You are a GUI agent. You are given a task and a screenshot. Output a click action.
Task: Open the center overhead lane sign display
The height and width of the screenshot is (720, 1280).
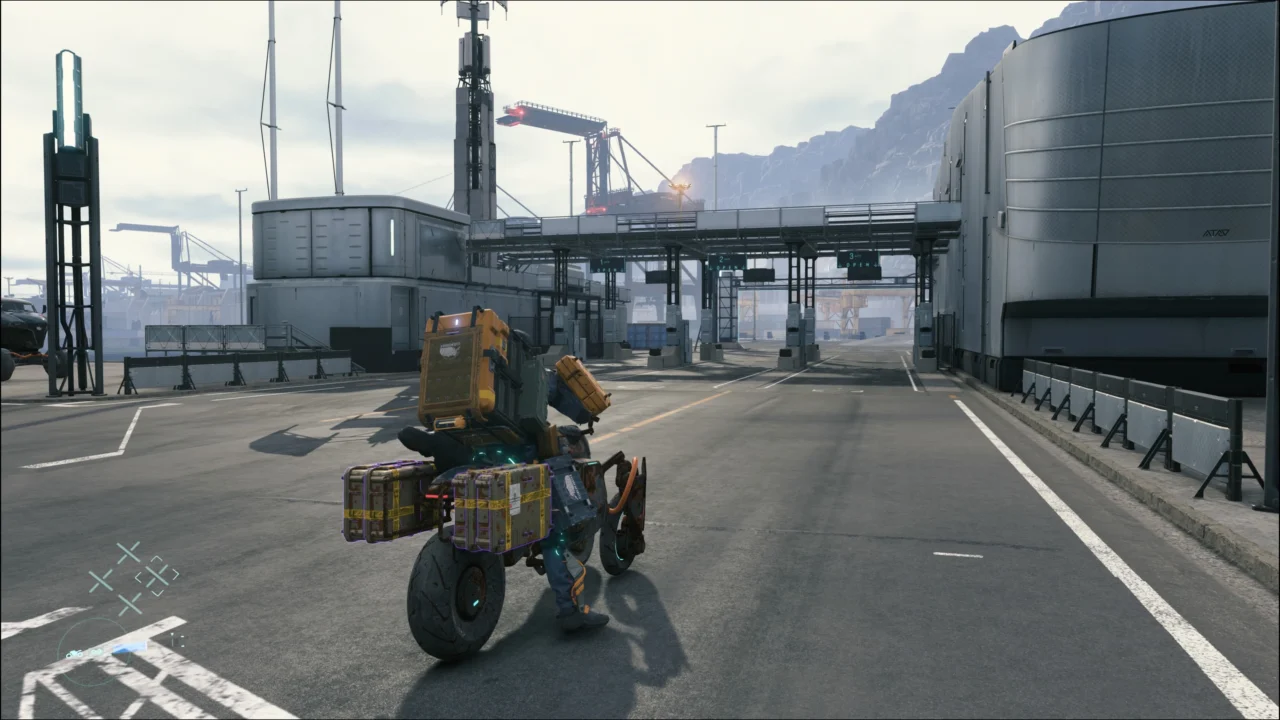click(x=725, y=260)
